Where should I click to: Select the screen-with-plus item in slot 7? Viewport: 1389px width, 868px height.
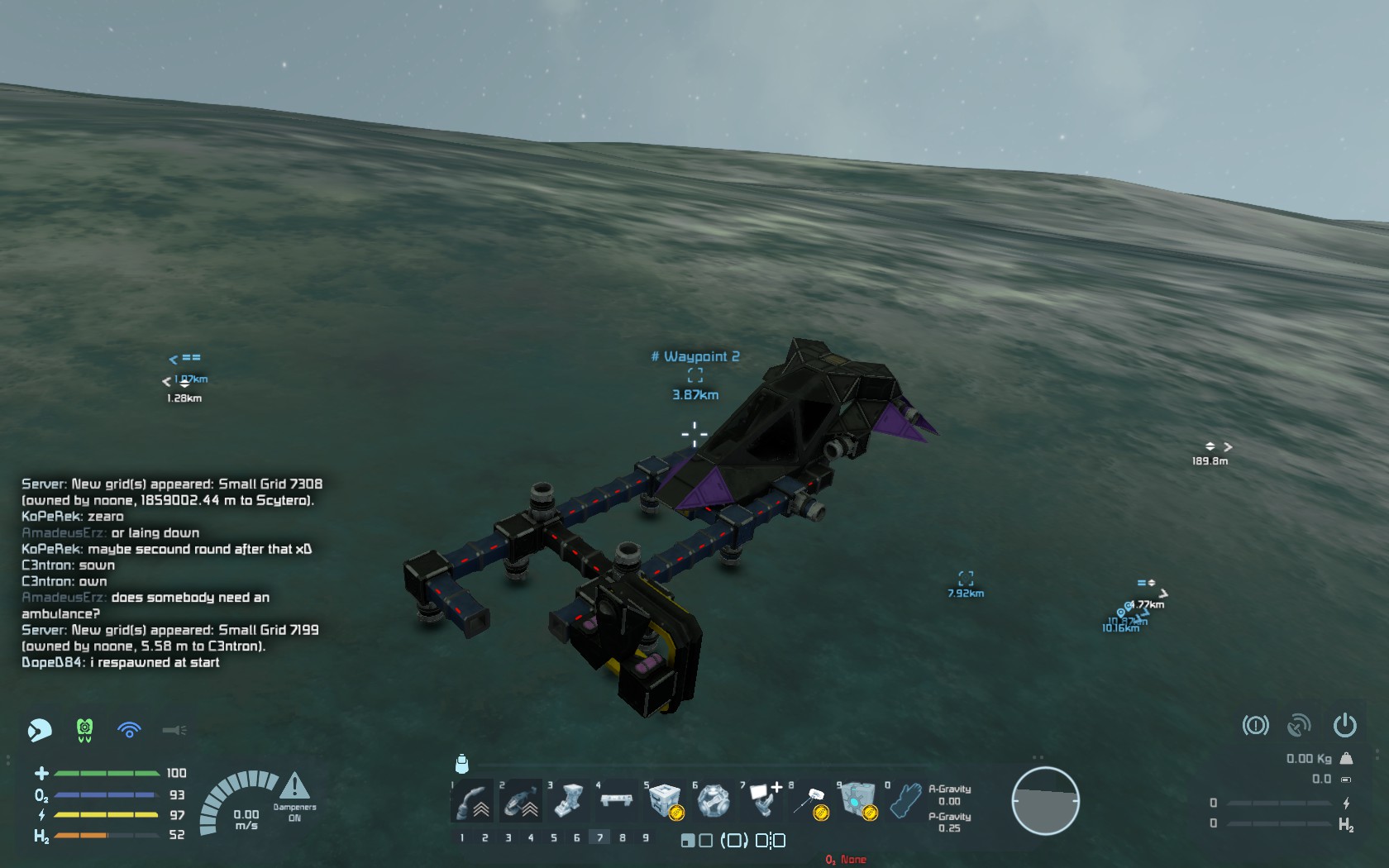(761, 799)
